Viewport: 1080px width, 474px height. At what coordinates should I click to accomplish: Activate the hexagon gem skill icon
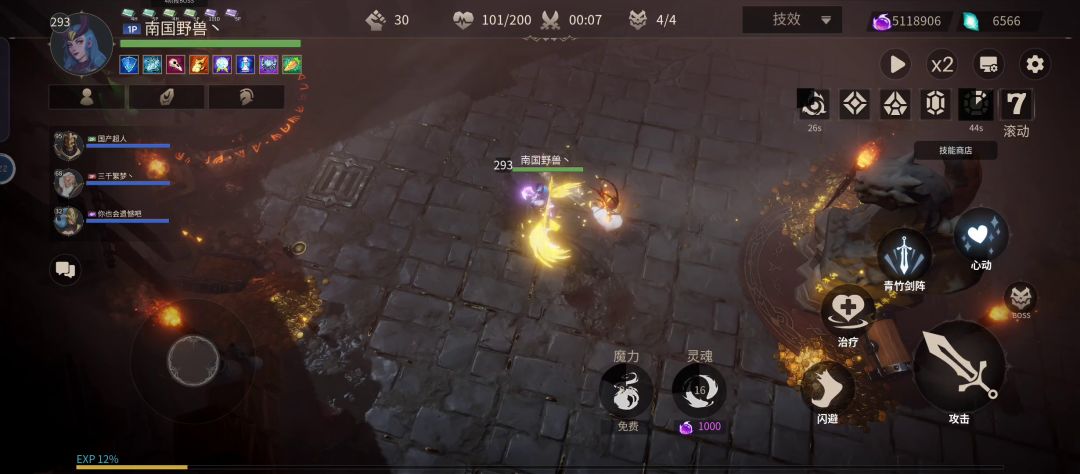click(935, 104)
